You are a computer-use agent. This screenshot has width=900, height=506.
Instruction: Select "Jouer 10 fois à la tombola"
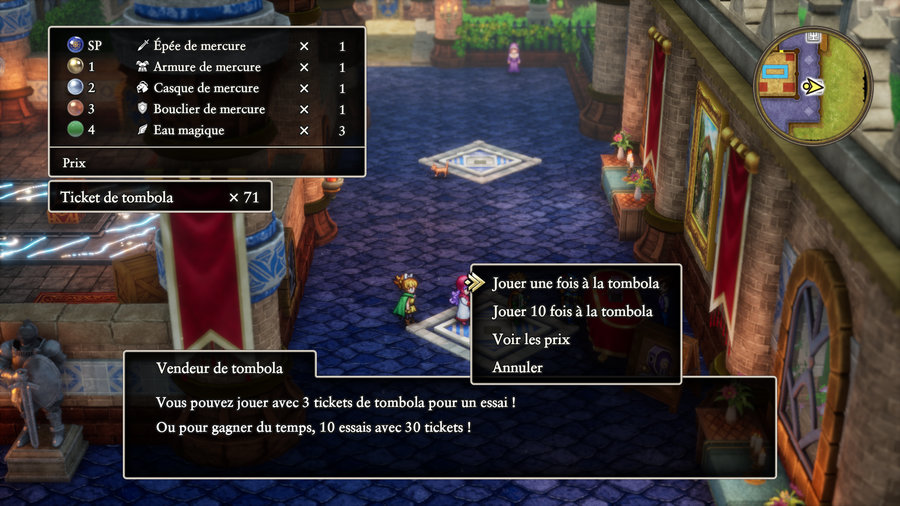(x=572, y=311)
